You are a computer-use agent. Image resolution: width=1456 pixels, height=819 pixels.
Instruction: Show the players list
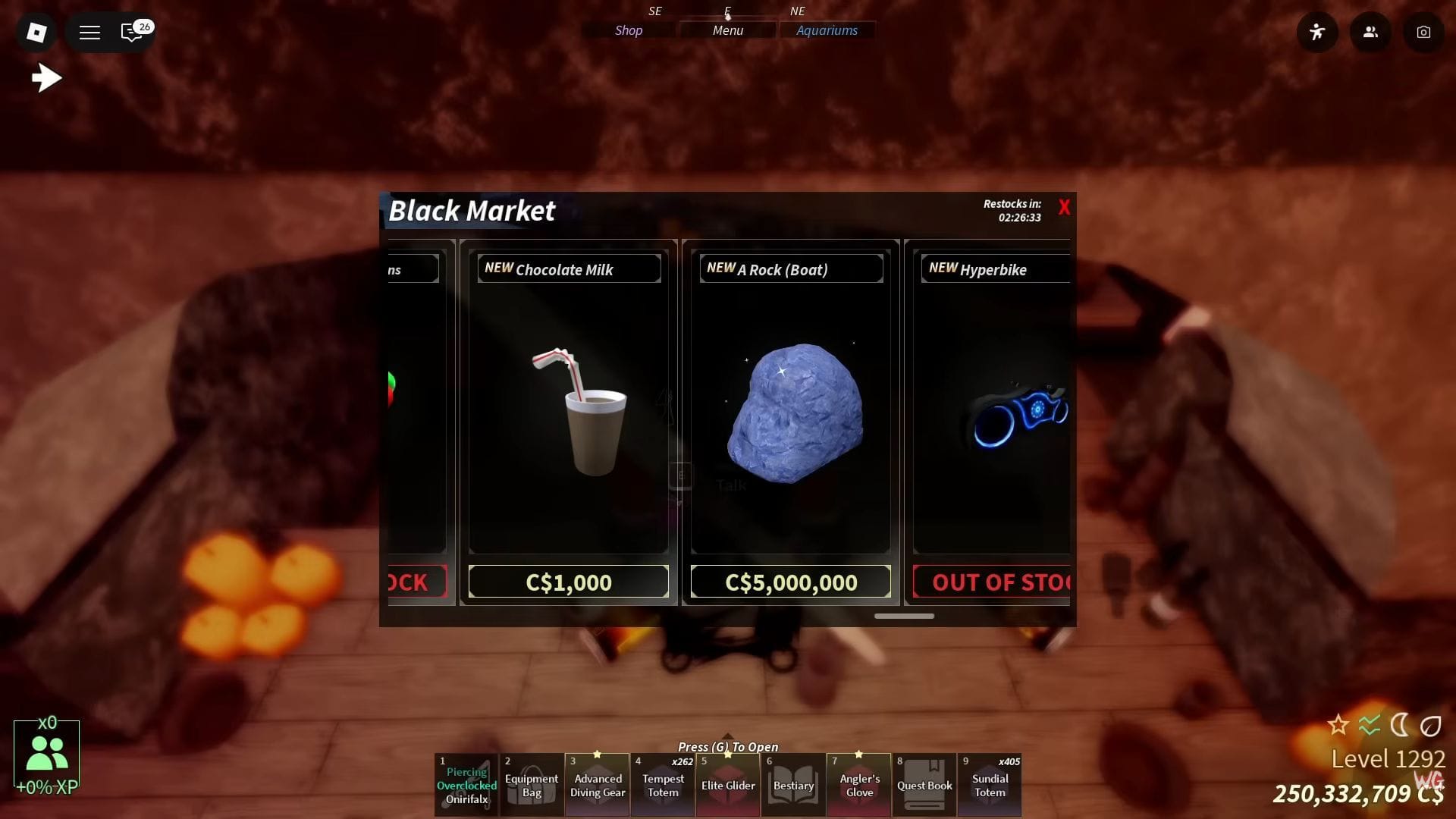coord(1370,32)
